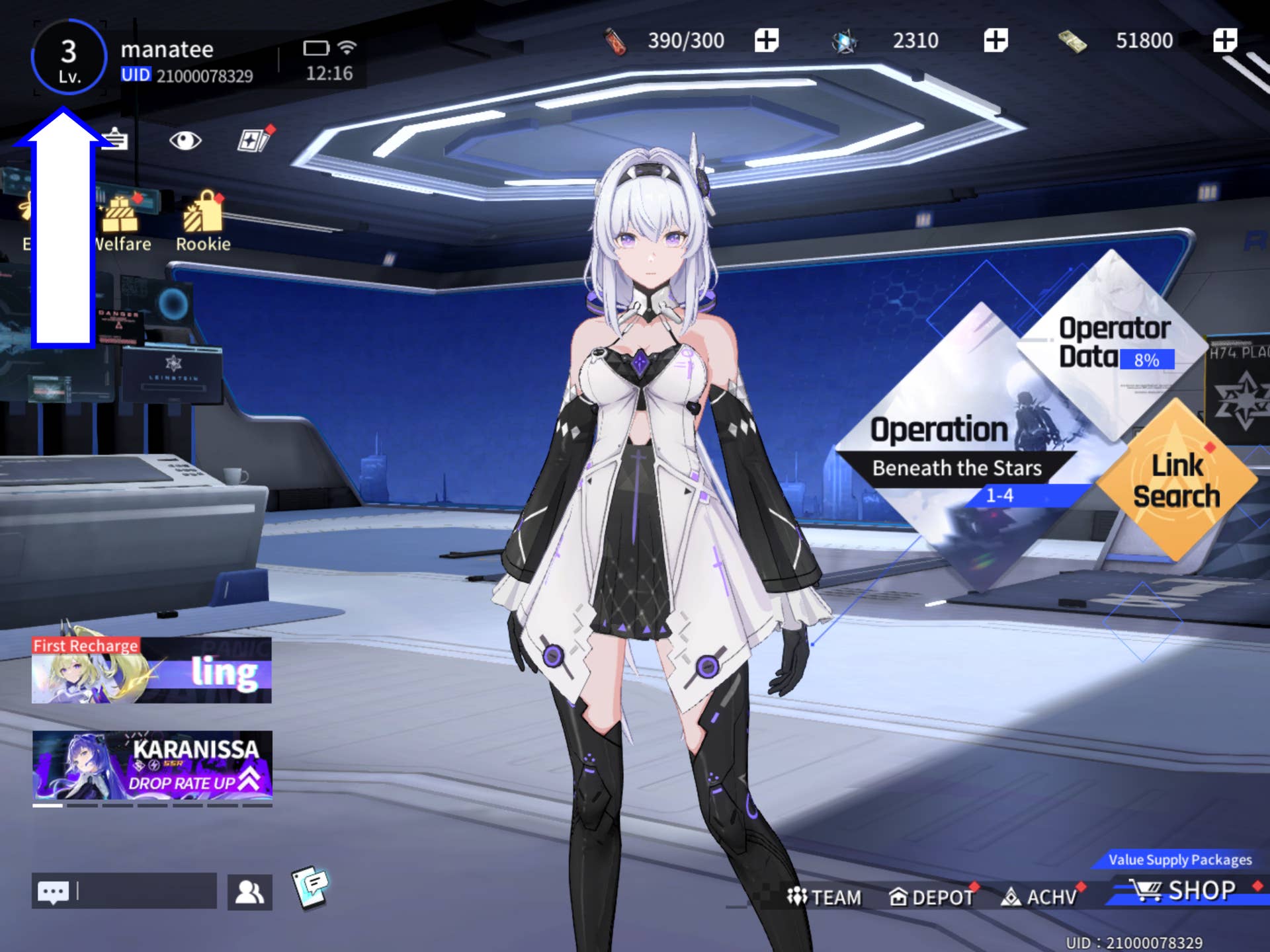This screenshot has height=952, width=1270.
Task: Open the ACHV achievements menu
Action: (1040, 897)
